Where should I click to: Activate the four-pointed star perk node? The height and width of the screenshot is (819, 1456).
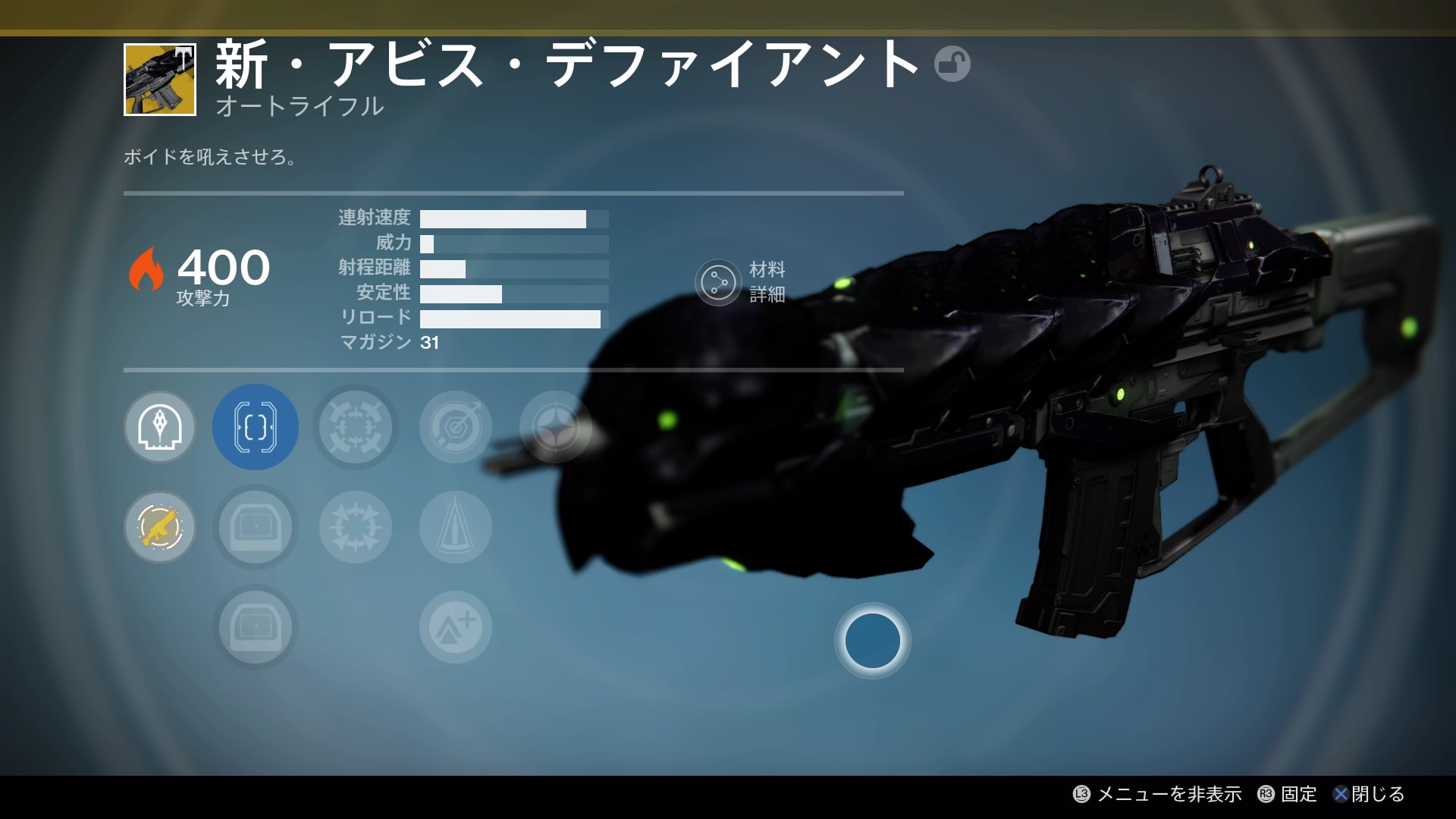[555, 427]
